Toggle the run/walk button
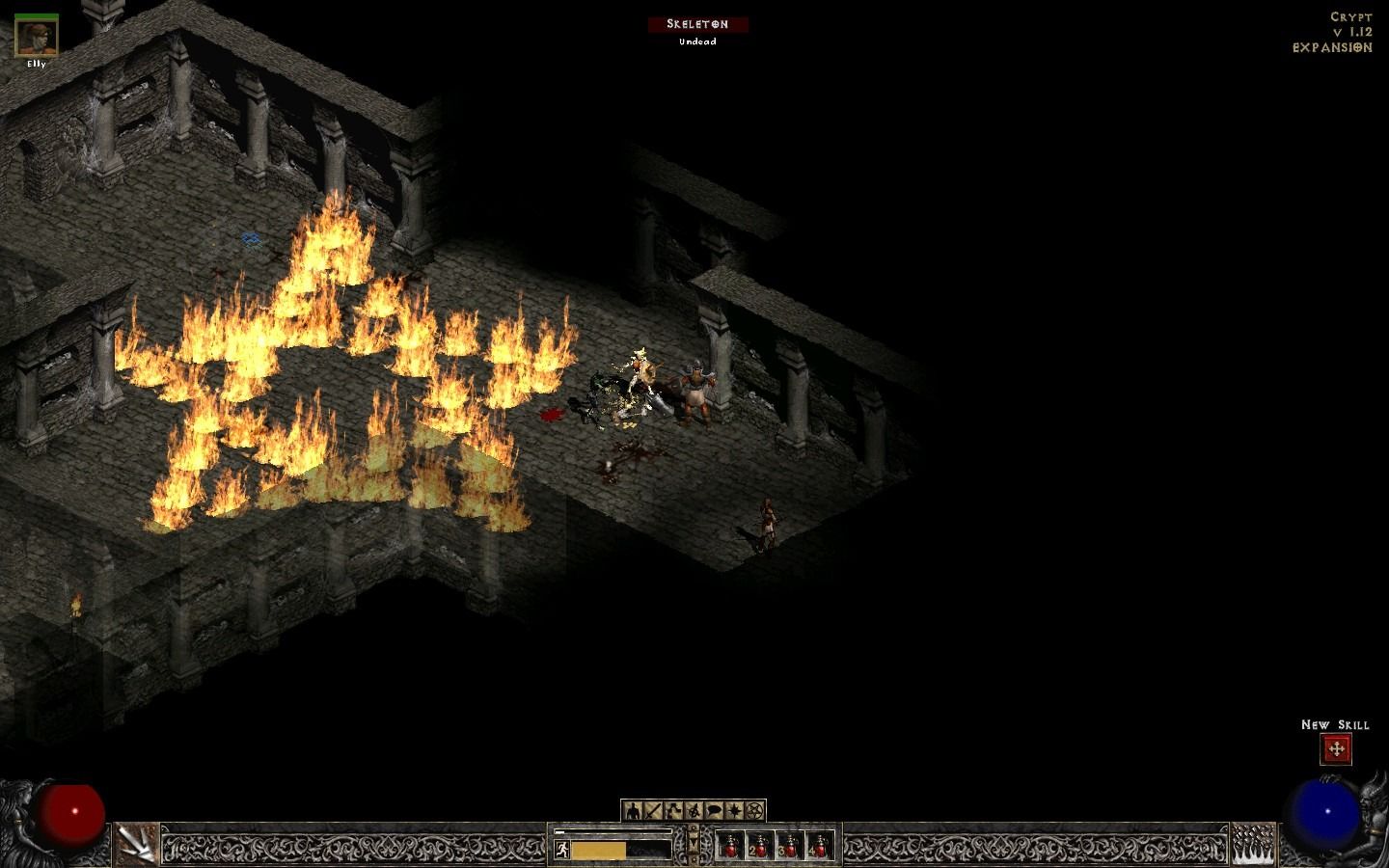Screen dimensions: 1389x868 562,849
